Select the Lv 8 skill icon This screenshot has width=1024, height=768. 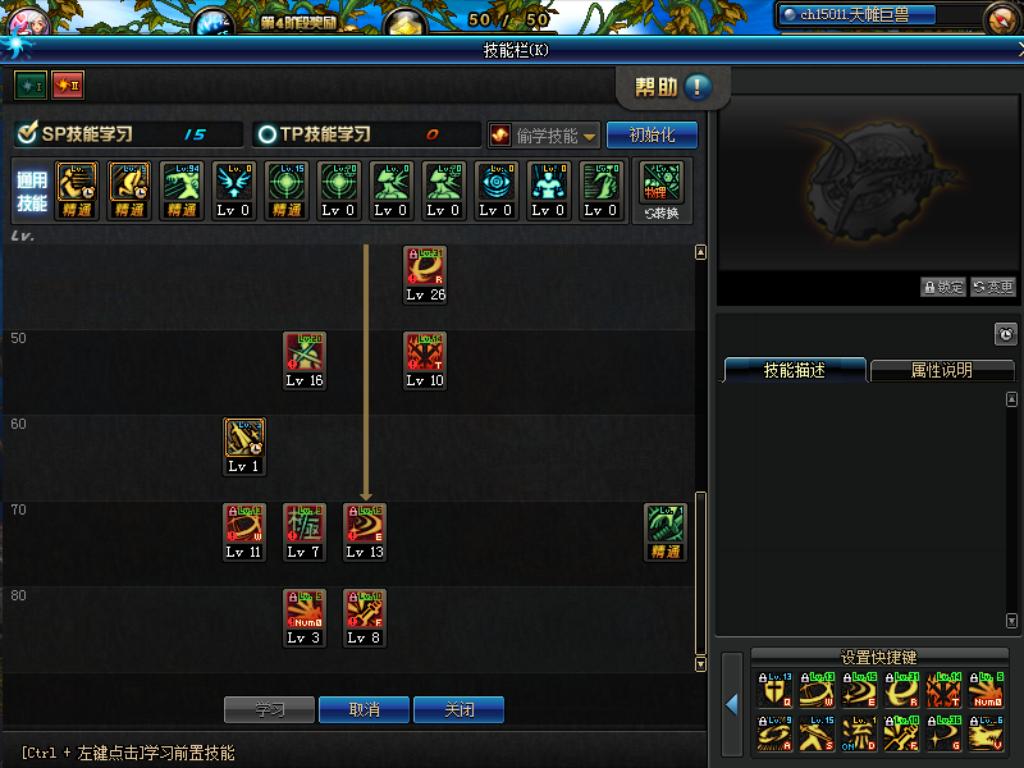point(364,610)
